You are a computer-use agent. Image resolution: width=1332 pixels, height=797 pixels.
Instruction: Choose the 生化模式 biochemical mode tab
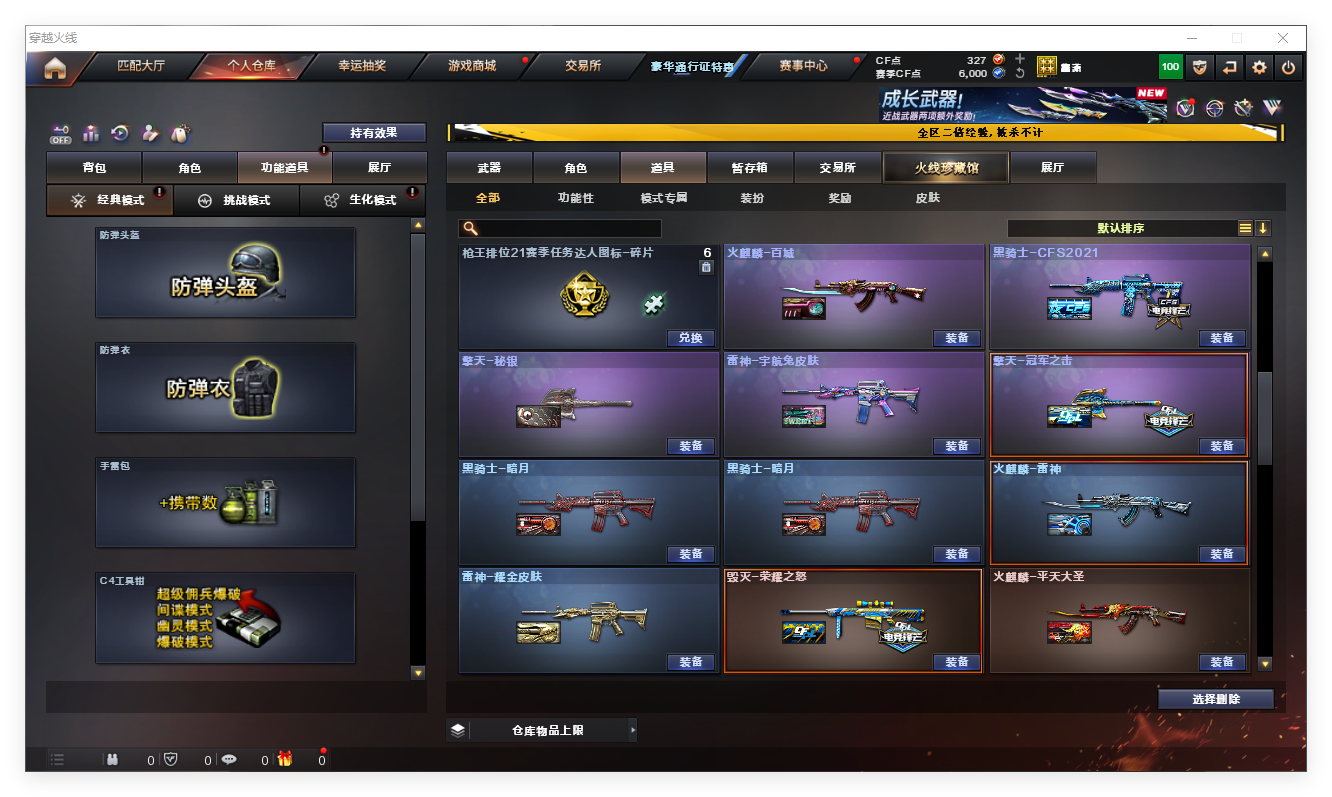point(362,200)
